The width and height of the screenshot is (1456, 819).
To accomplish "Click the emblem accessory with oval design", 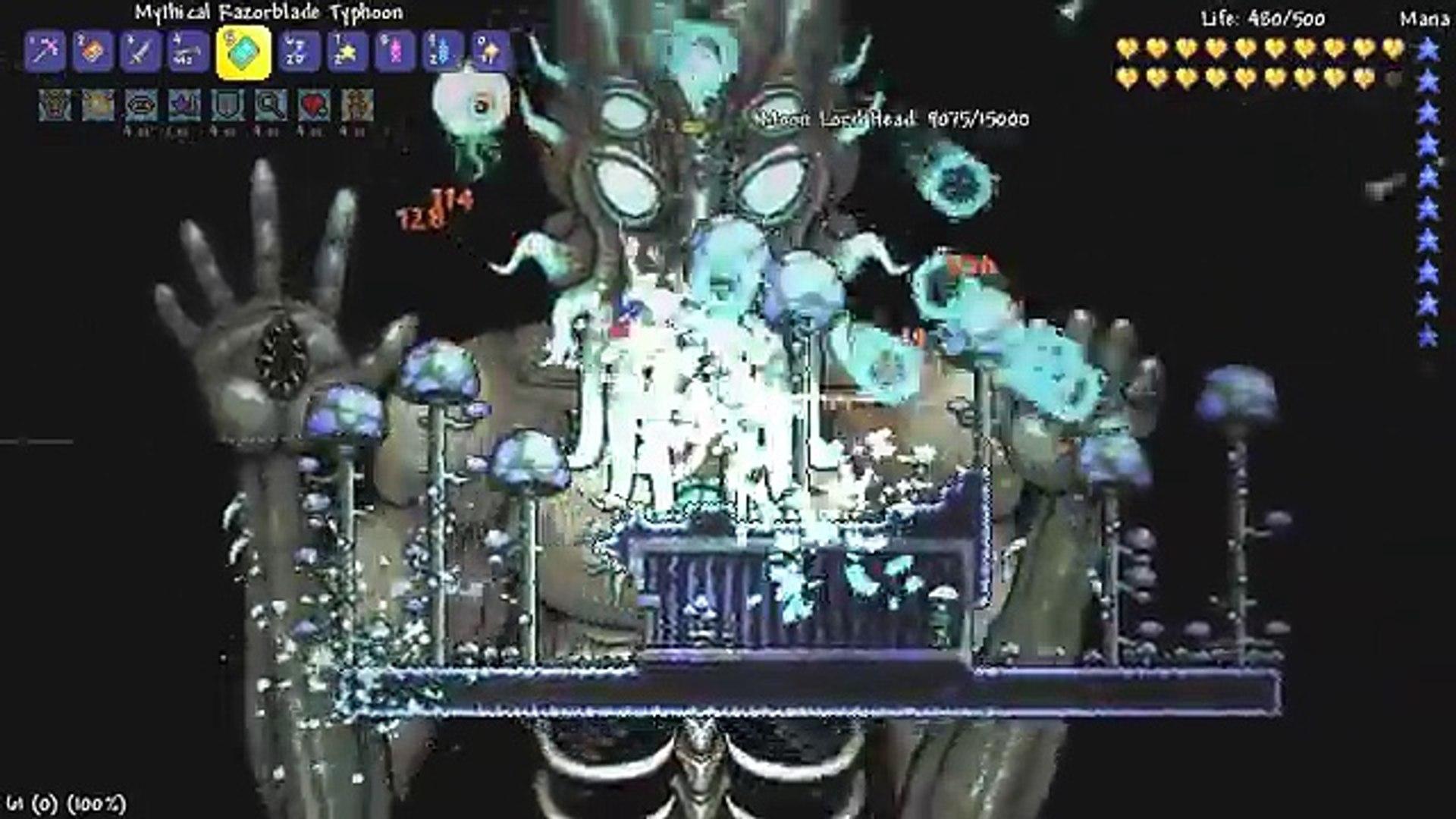I will click(x=141, y=106).
